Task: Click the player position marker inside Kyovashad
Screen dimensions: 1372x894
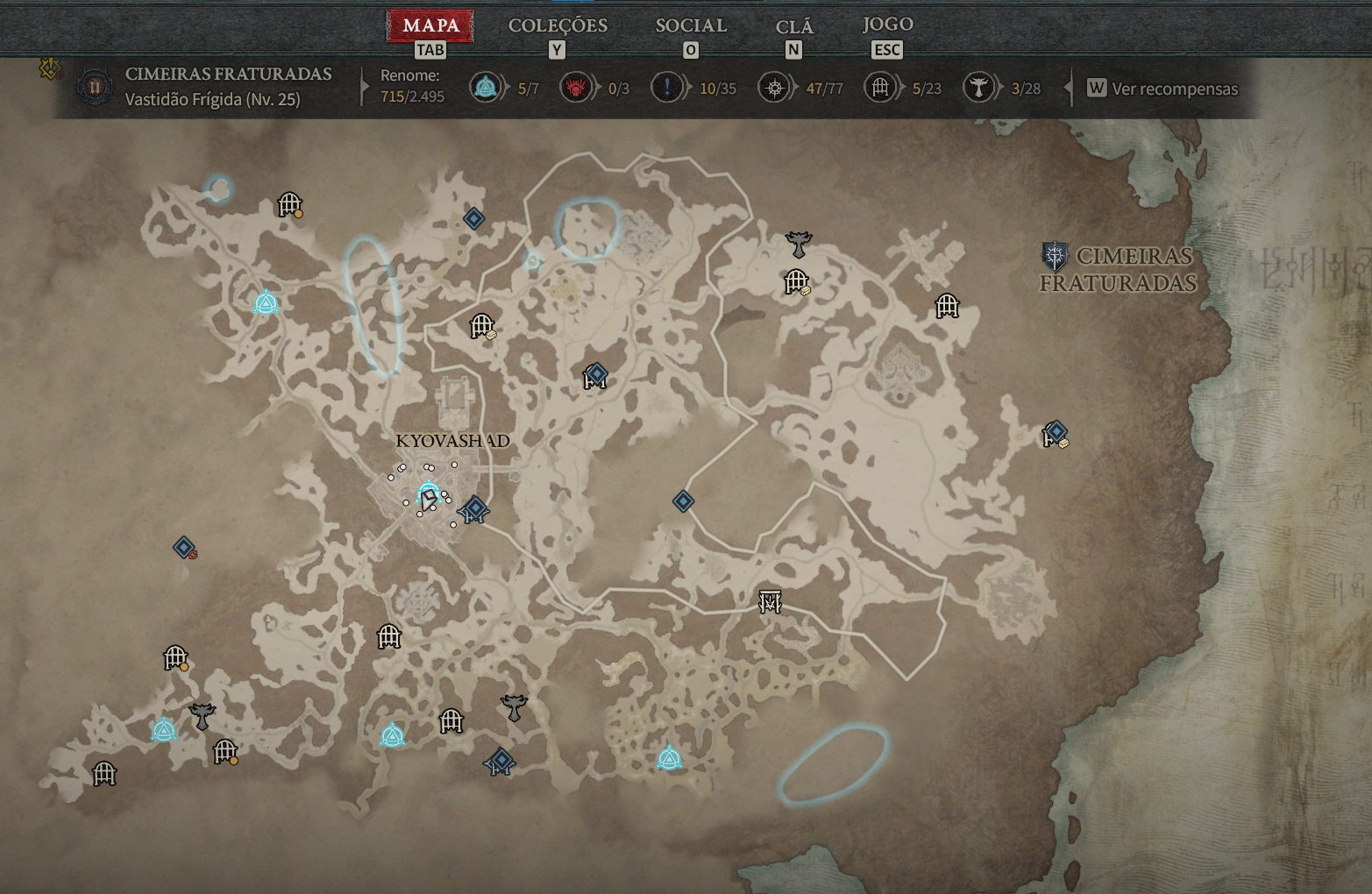Action: [x=427, y=499]
